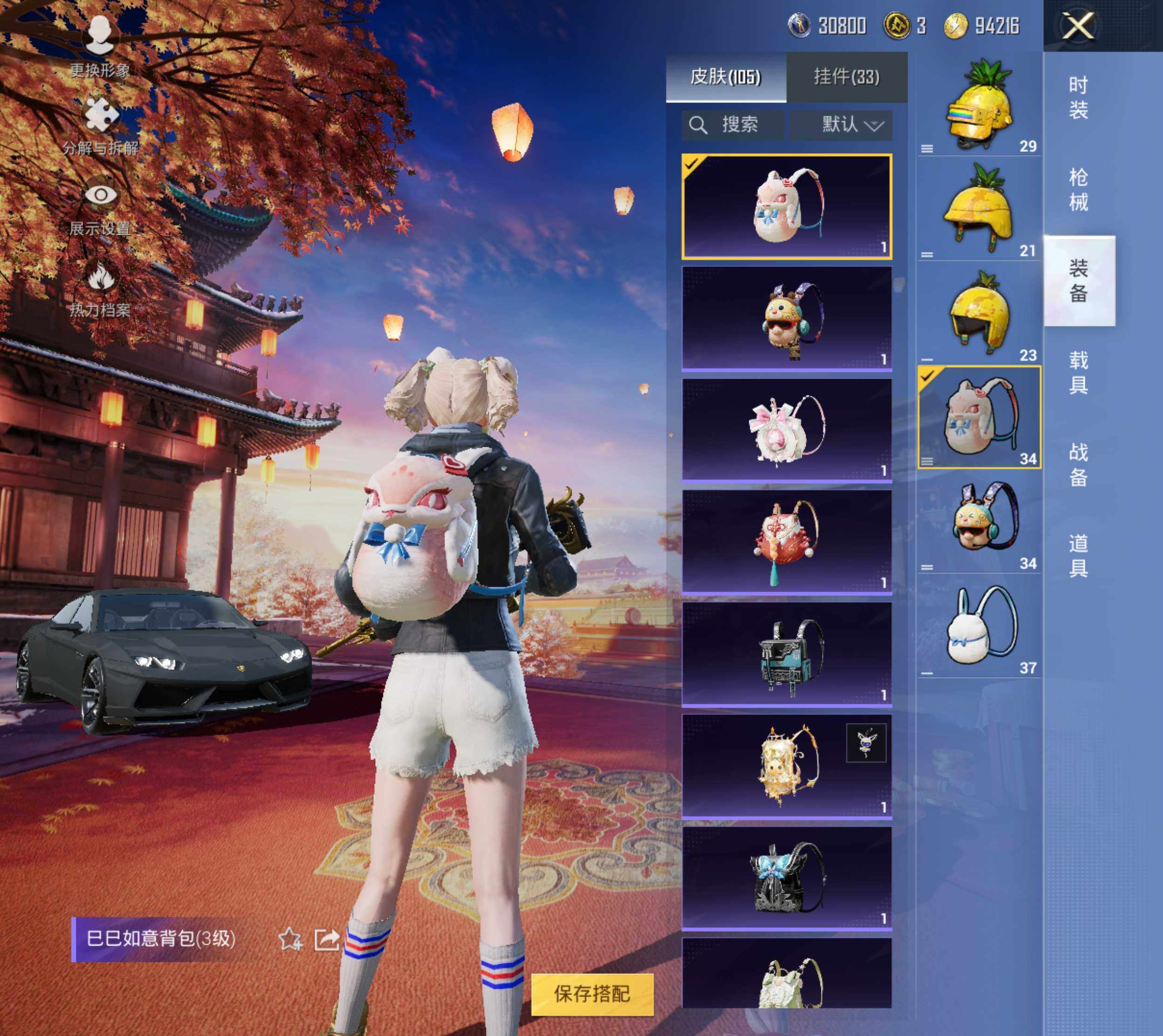Select the 枪械 firearms category

[x=1078, y=190]
